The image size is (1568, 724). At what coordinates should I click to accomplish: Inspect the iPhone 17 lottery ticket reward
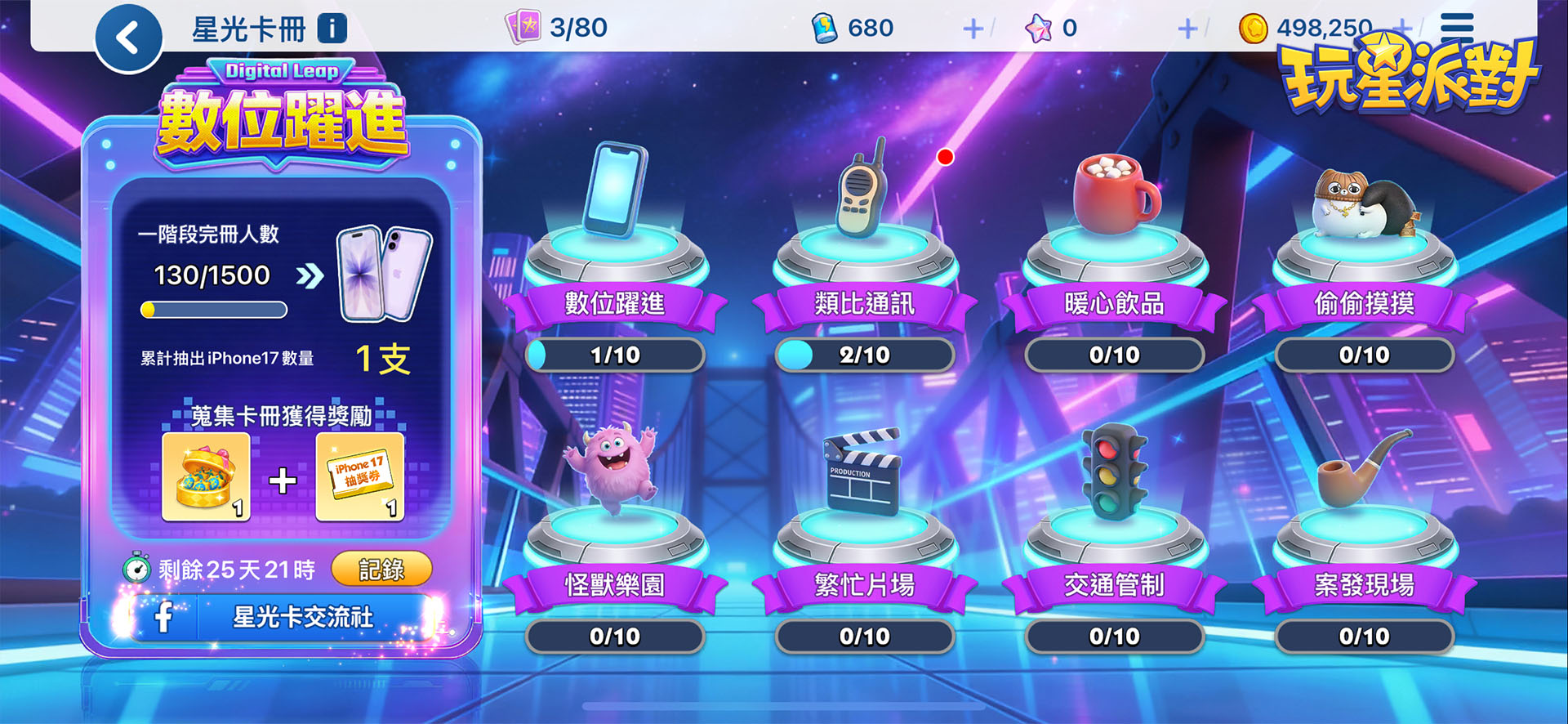(359, 477)
